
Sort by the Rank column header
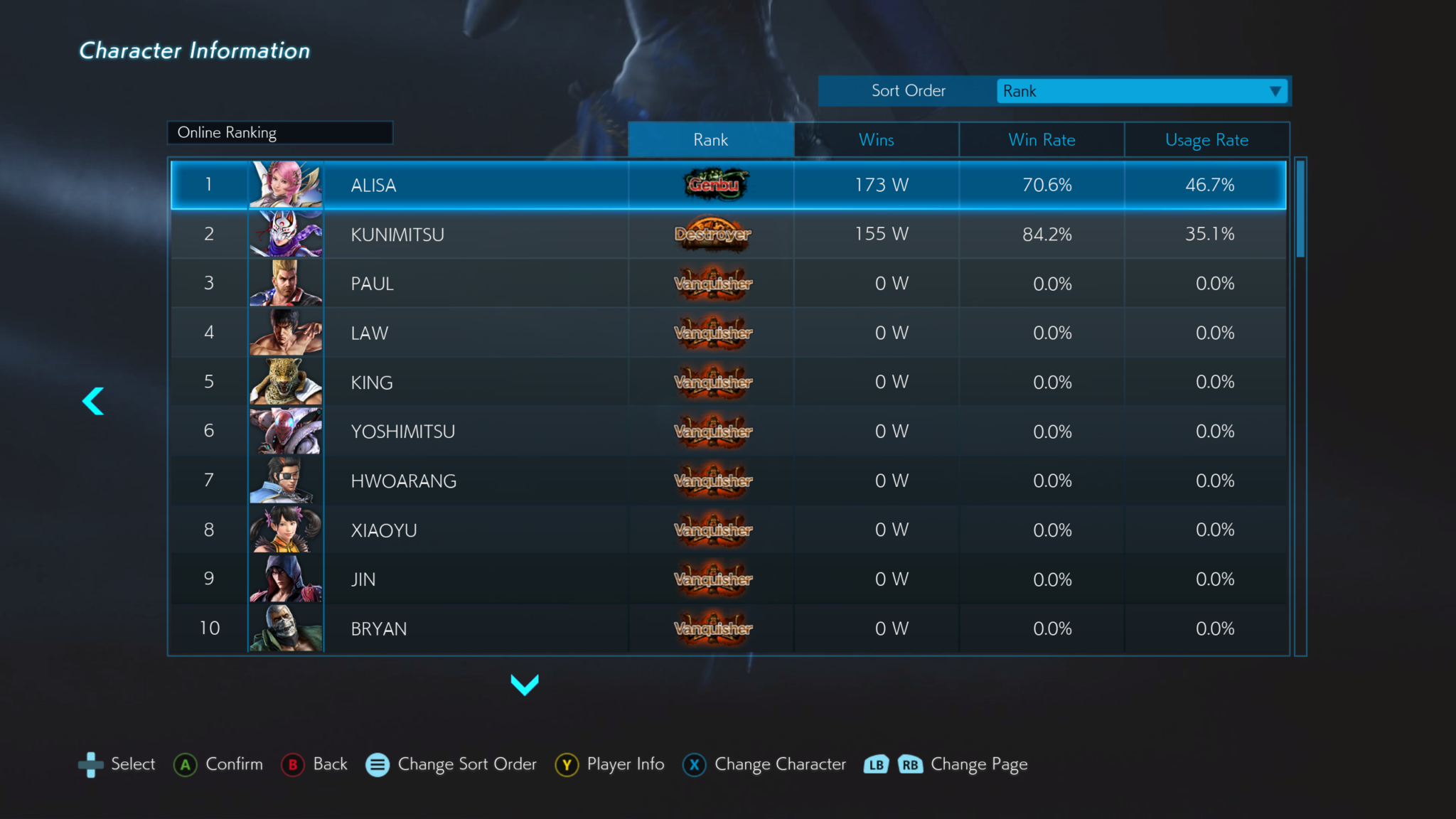710,140
